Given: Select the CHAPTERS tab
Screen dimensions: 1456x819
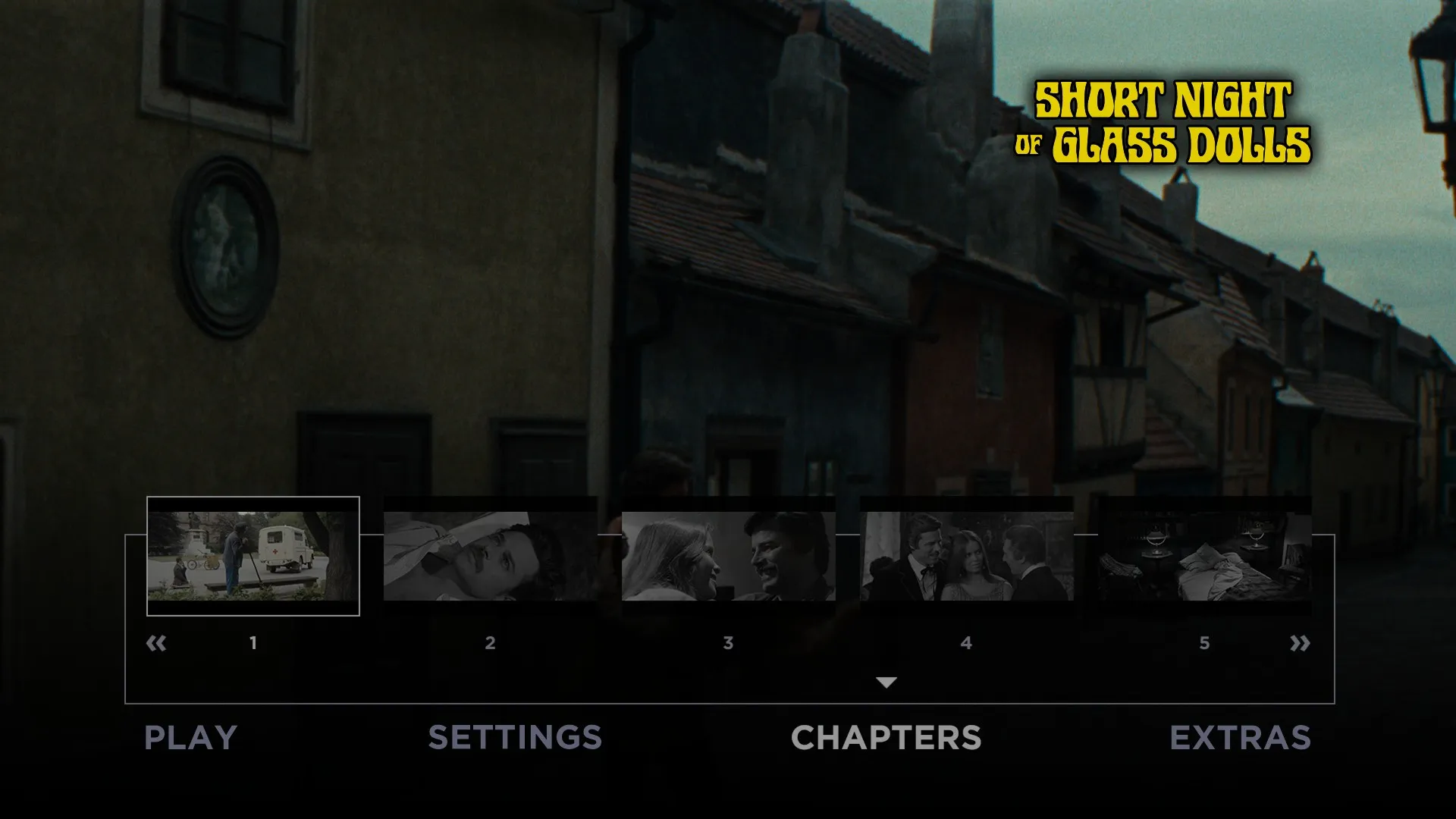Looking at the screenshot, I should click(886, 736).
